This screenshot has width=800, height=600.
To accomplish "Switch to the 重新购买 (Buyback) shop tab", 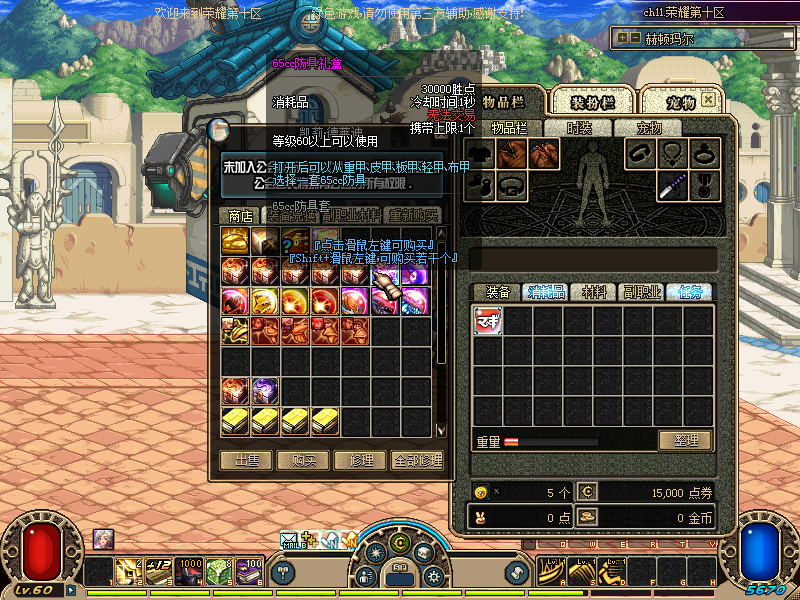I will 413,215.
